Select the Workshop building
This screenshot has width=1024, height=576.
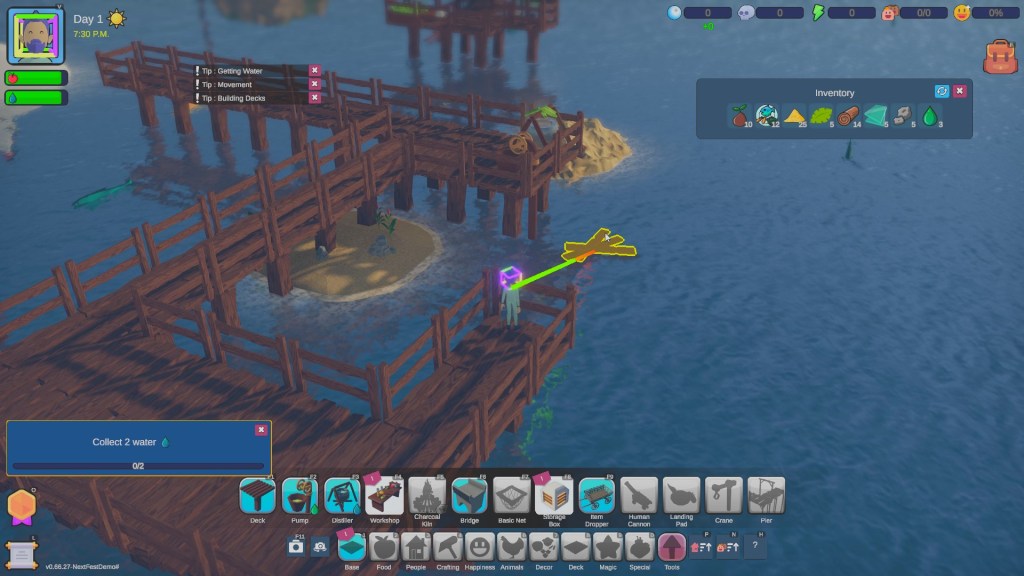pyautogui.click(x=385, y=496)
